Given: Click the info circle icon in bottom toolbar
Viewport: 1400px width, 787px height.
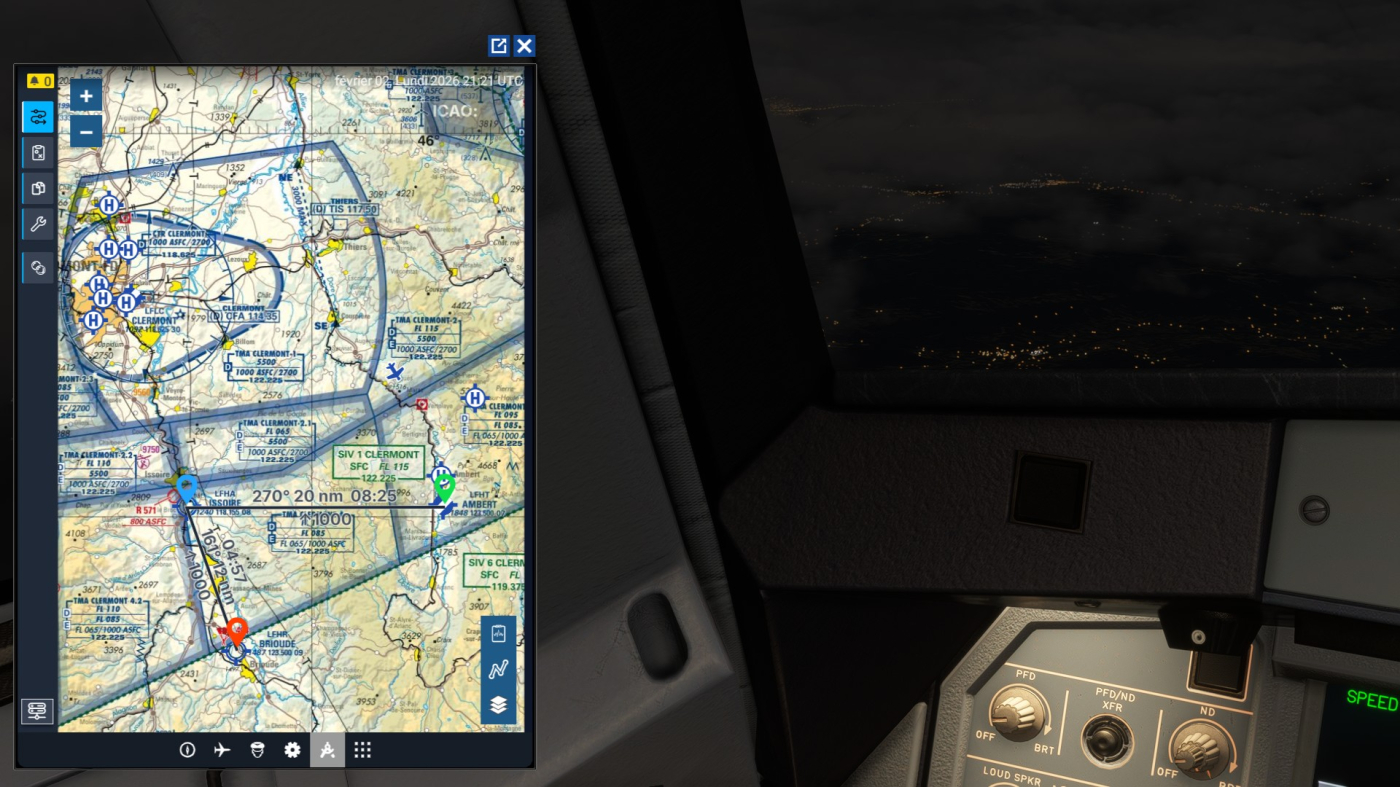Looking at the screenshot, I should click(188, 749).
